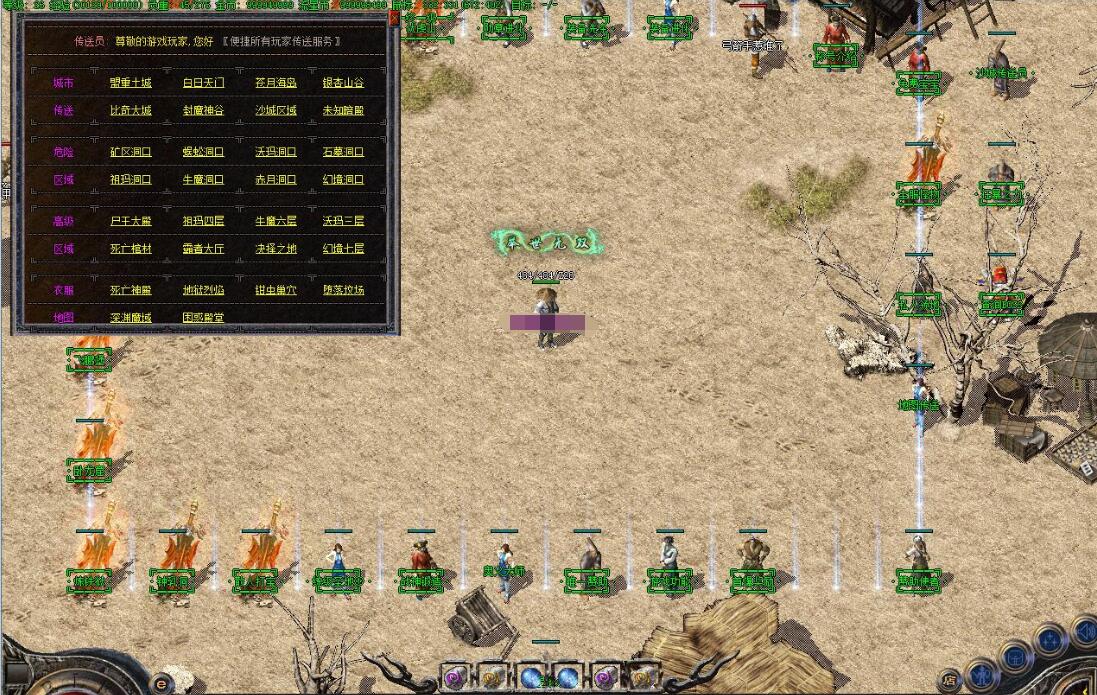The image size is (1097, 695).
Task: Go to 沙城区域
Action: (275, 111)
